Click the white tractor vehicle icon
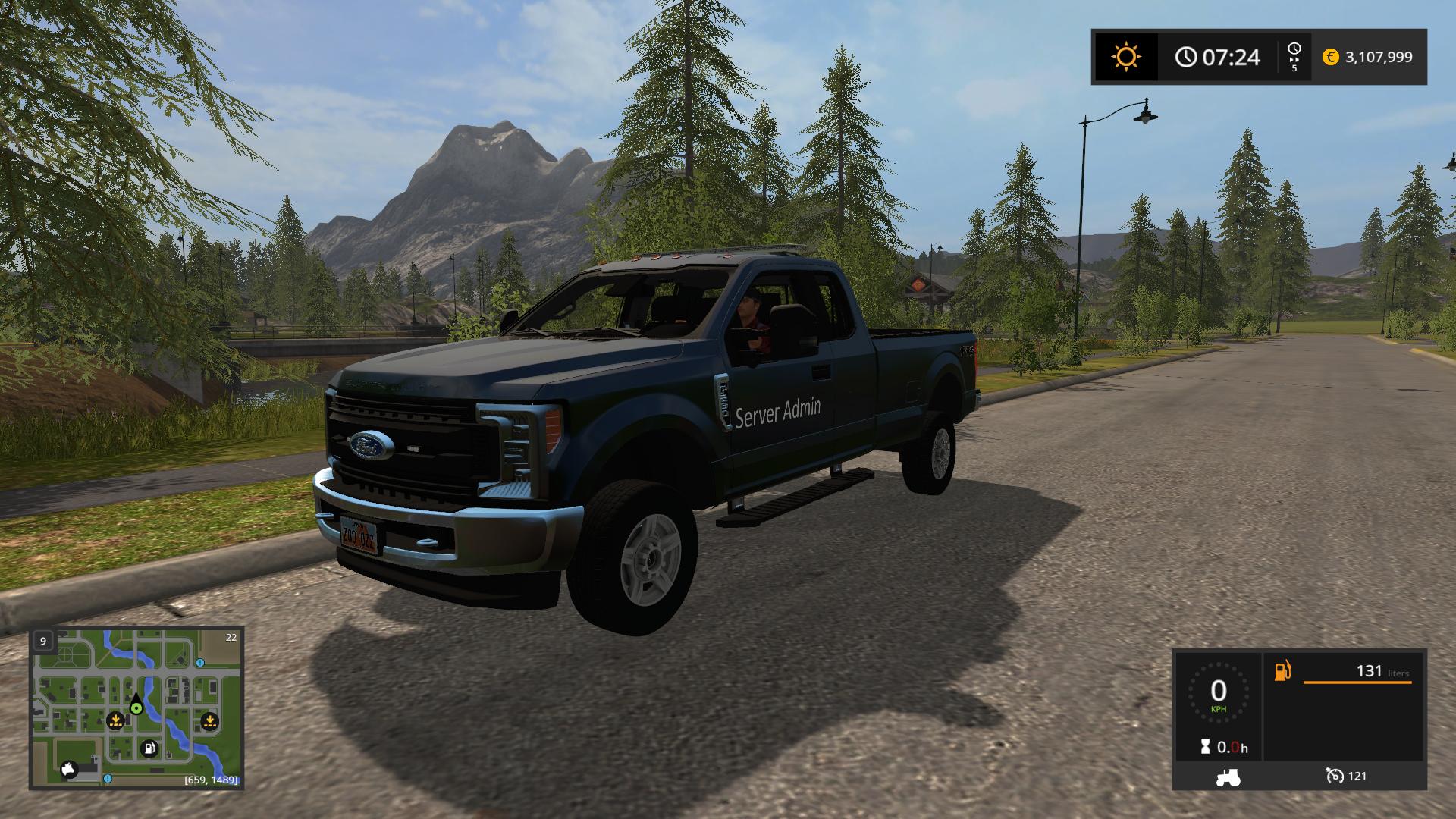Screen dimensions: 1456x819 click(x=1228, y=777)
